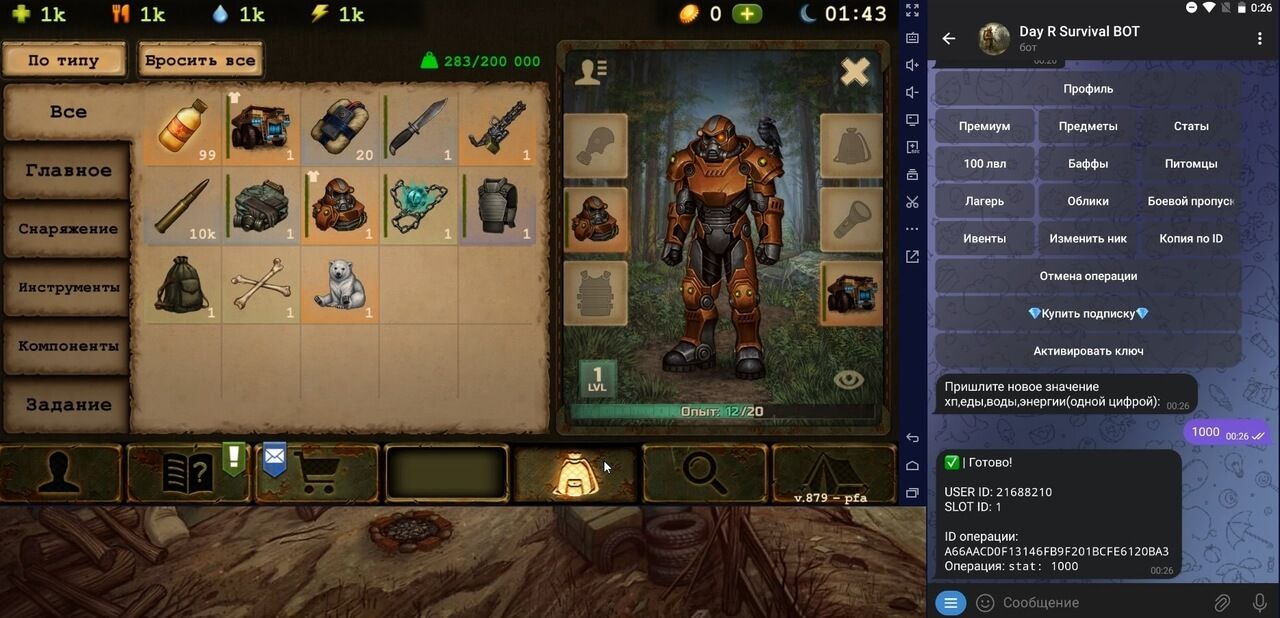This screenshot has width=1280, height=618.
Task: Choose the polar bear item slot
Action: 340,285
